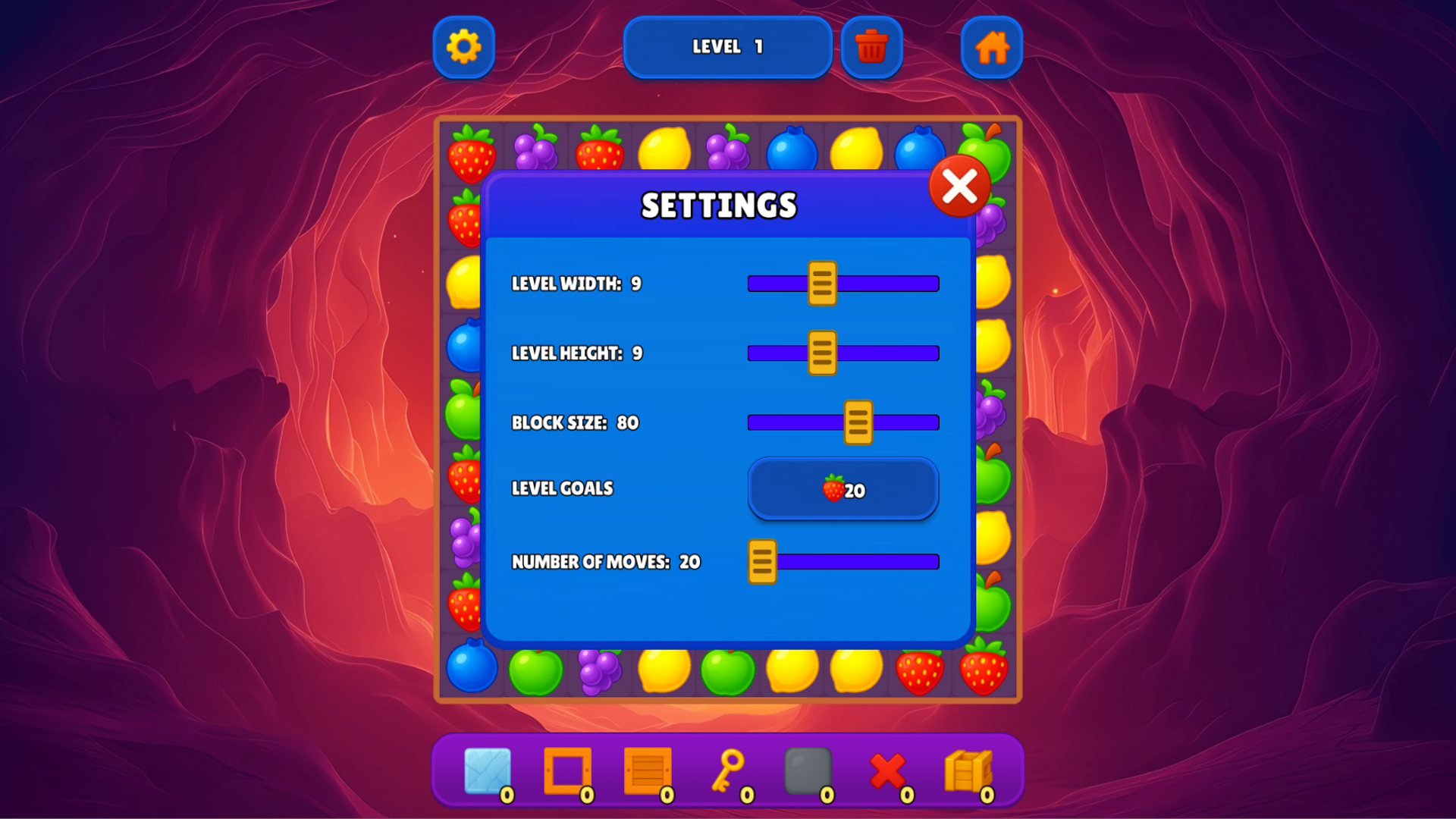This screenshot has width=1456, height=819.
Task: Click the trash can to clear the level
Action: tap(872, 45)
